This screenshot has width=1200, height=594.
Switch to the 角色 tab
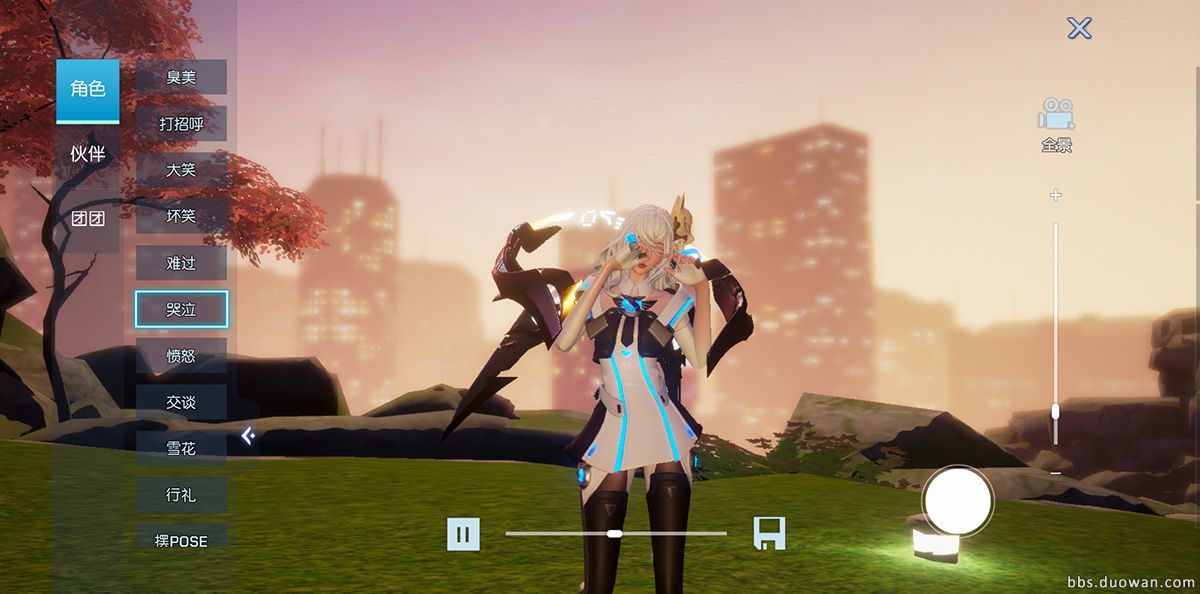click(x=87, y=90)
